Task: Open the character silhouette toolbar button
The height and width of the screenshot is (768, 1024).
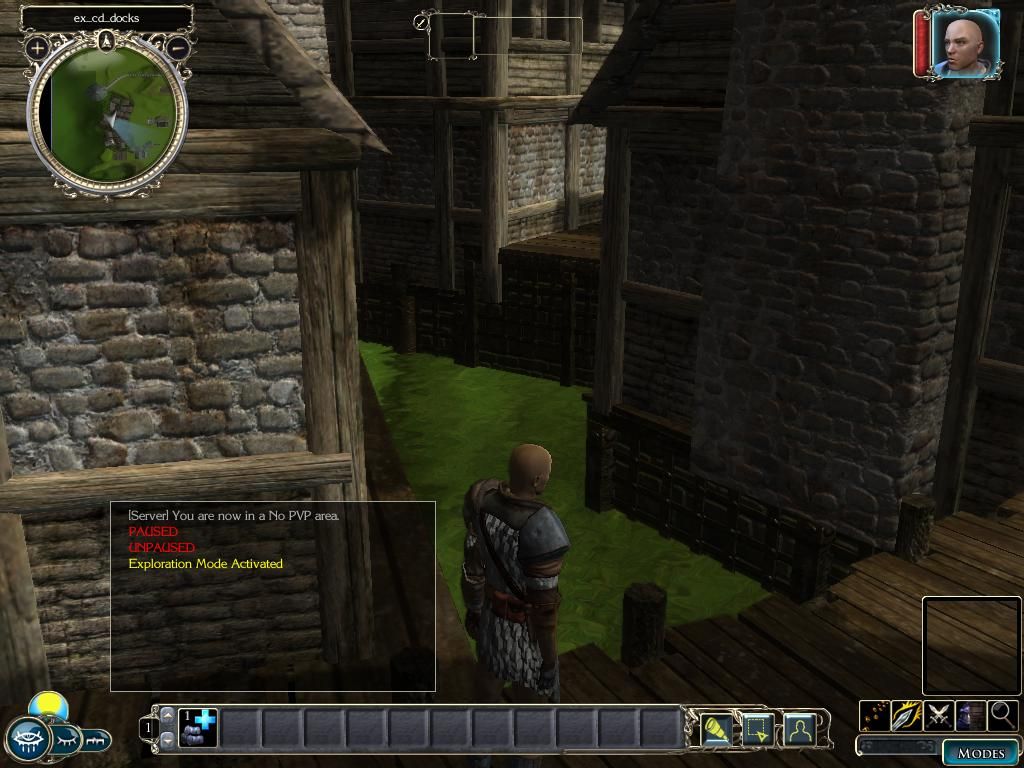Action: point(799,731)
